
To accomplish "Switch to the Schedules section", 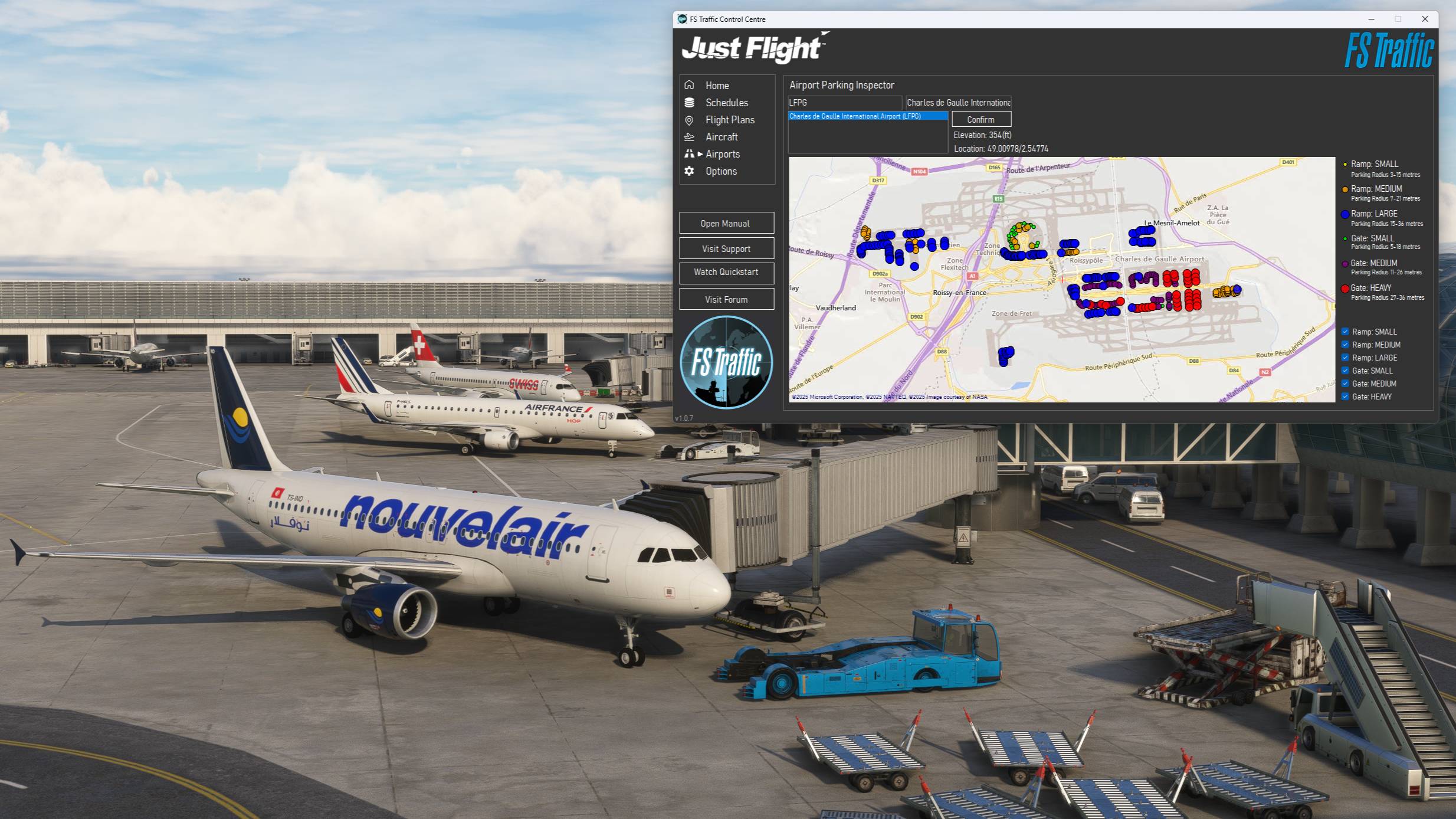I will click(726, 102).
